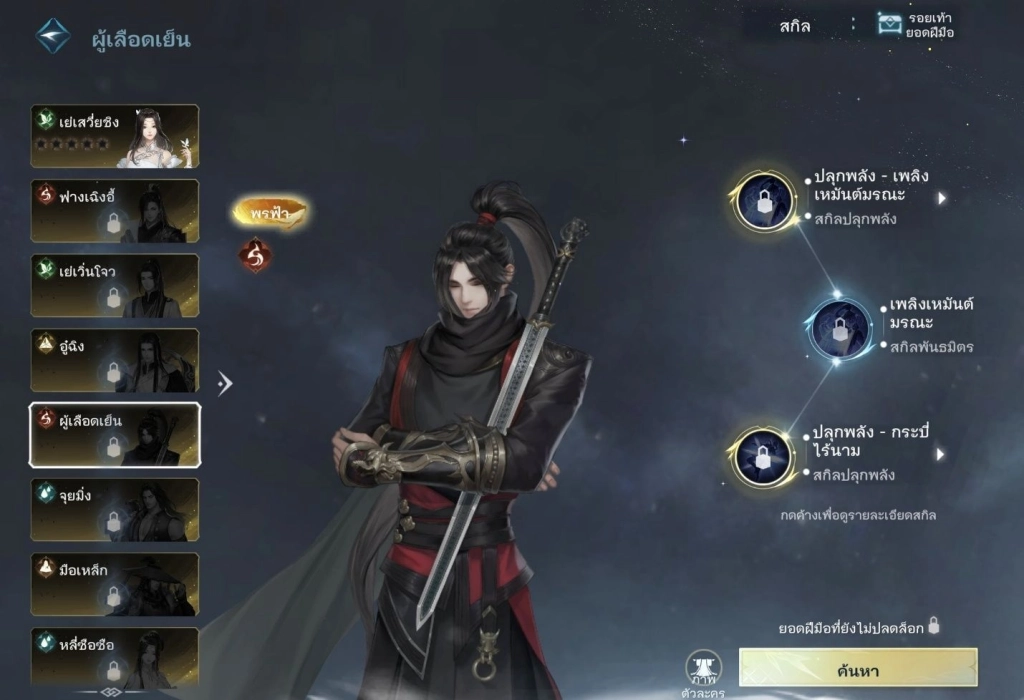Select the มือเหล็ก character card
Viewport: 1024px width, 700px height.
click(x=114, y=584)
